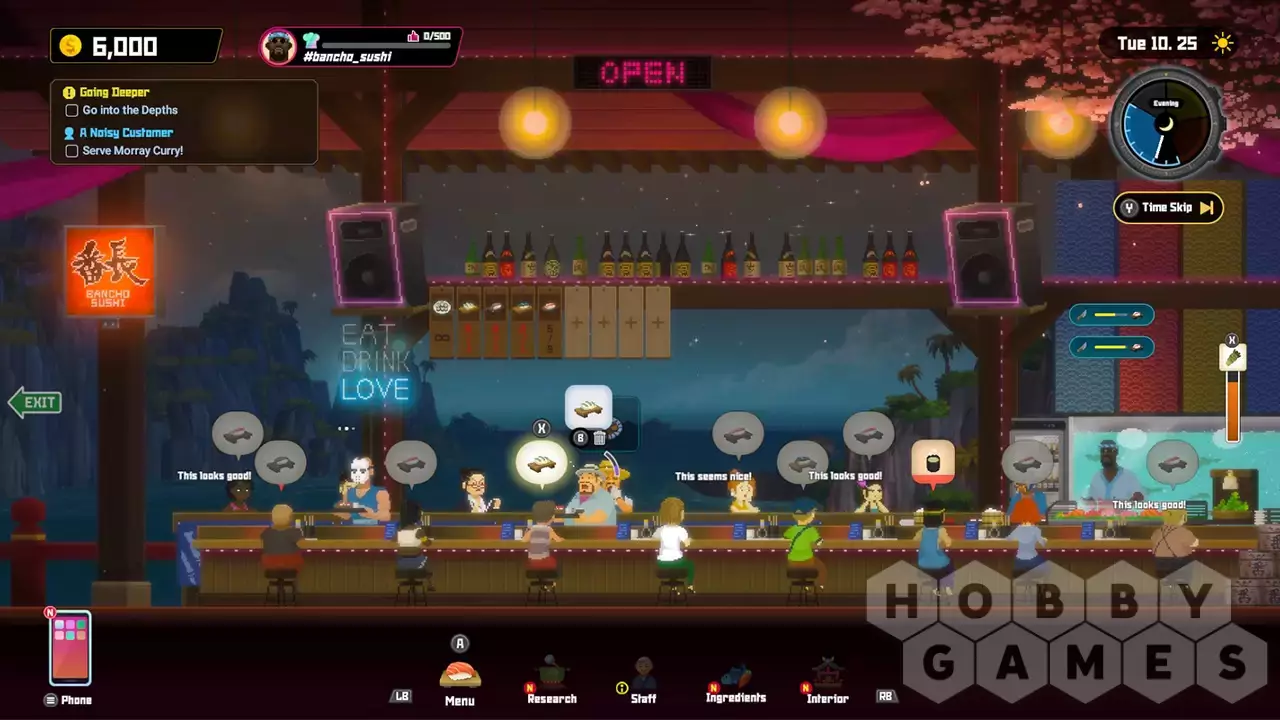
Task: Click the Evening day-night clock dial
Action: tap(1166, 124)
